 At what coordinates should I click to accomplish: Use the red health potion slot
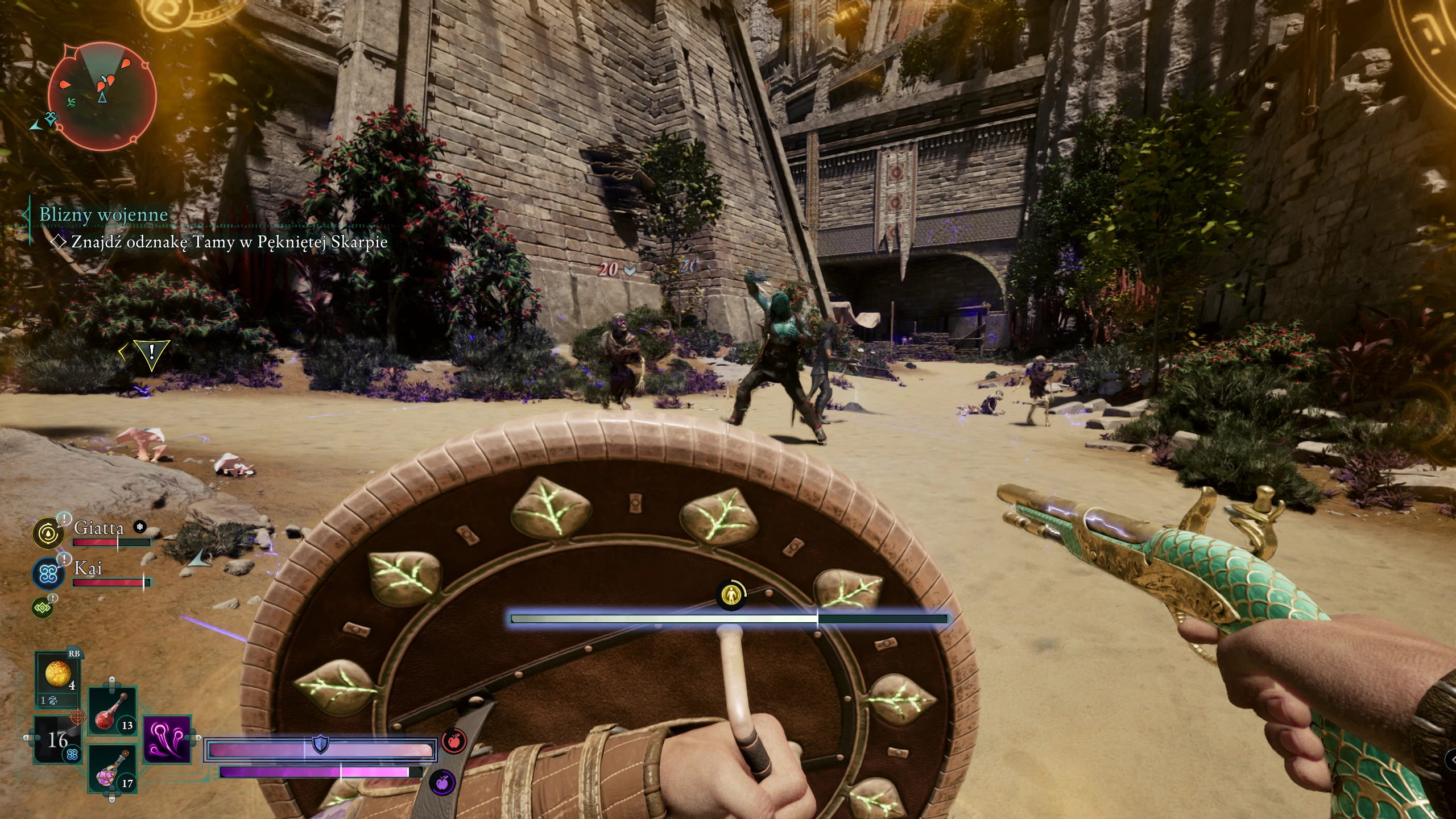click(x=113, y=711)
